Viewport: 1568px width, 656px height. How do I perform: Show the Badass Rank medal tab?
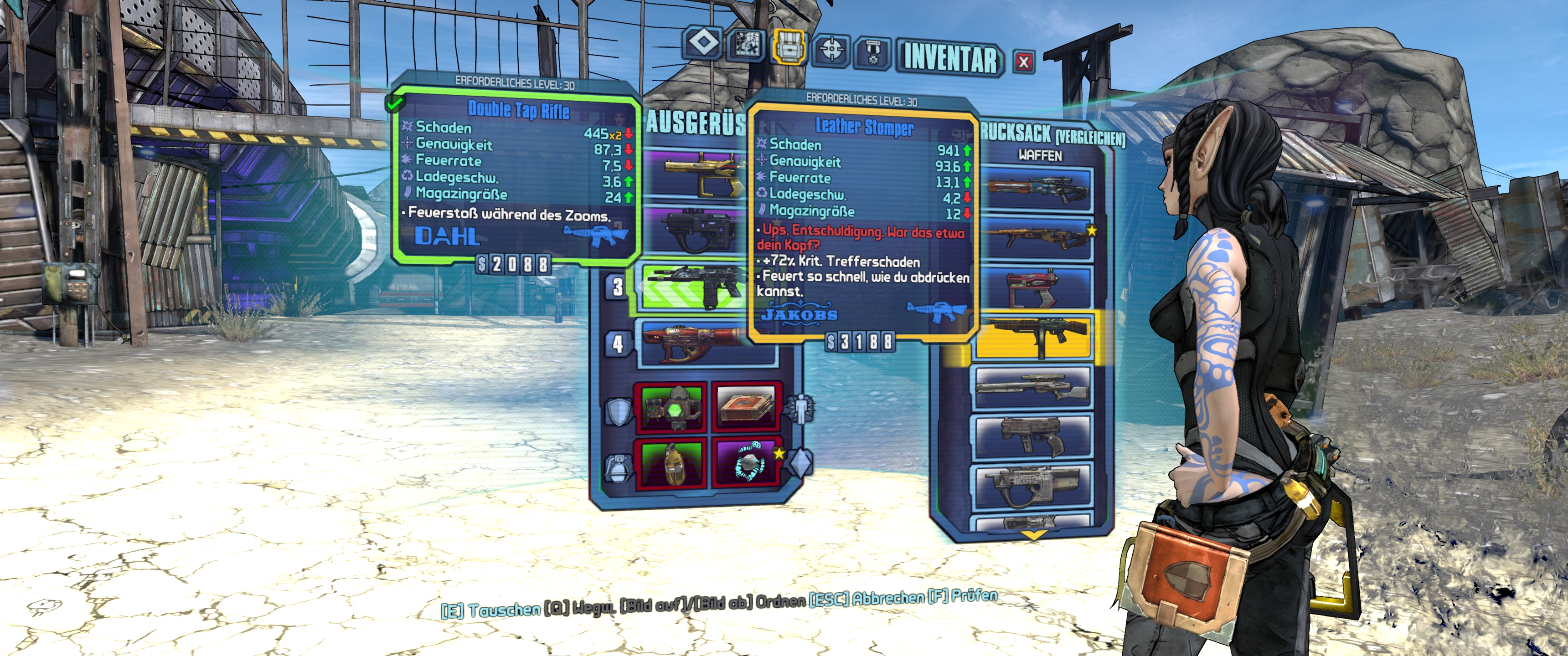873,52
